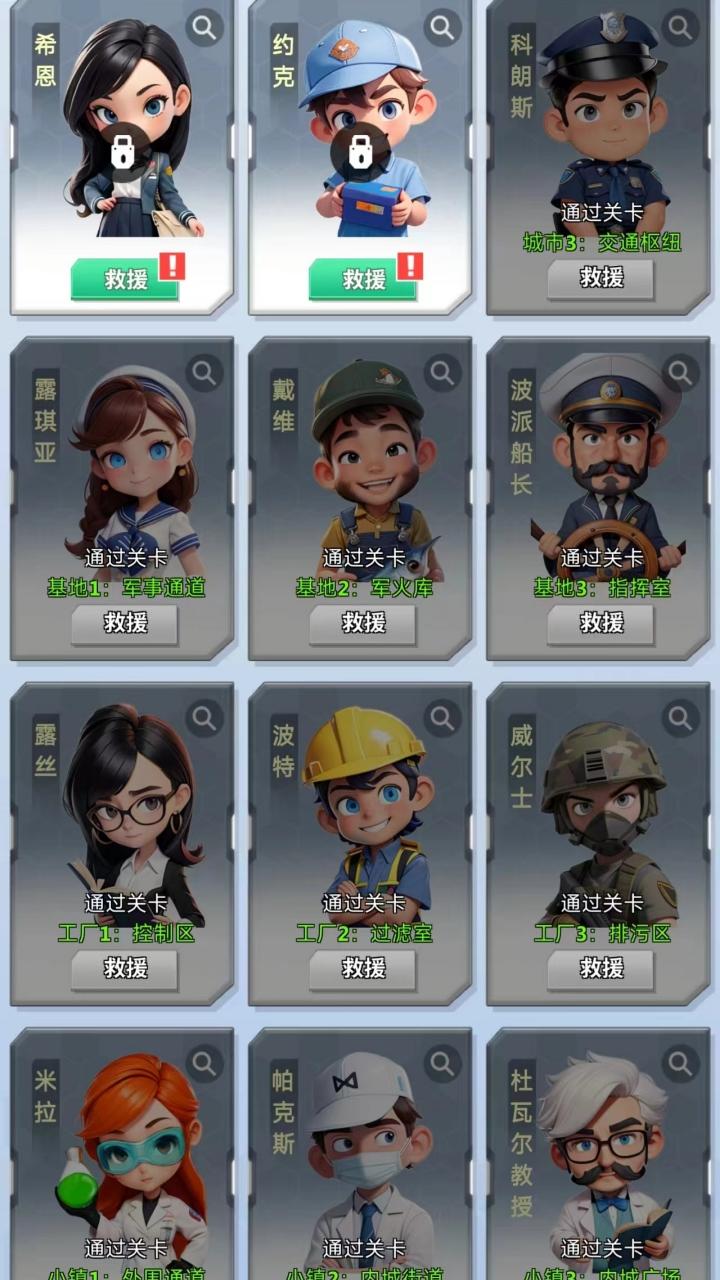Click the magnifier for 威尔士

[x=680, y=718]
